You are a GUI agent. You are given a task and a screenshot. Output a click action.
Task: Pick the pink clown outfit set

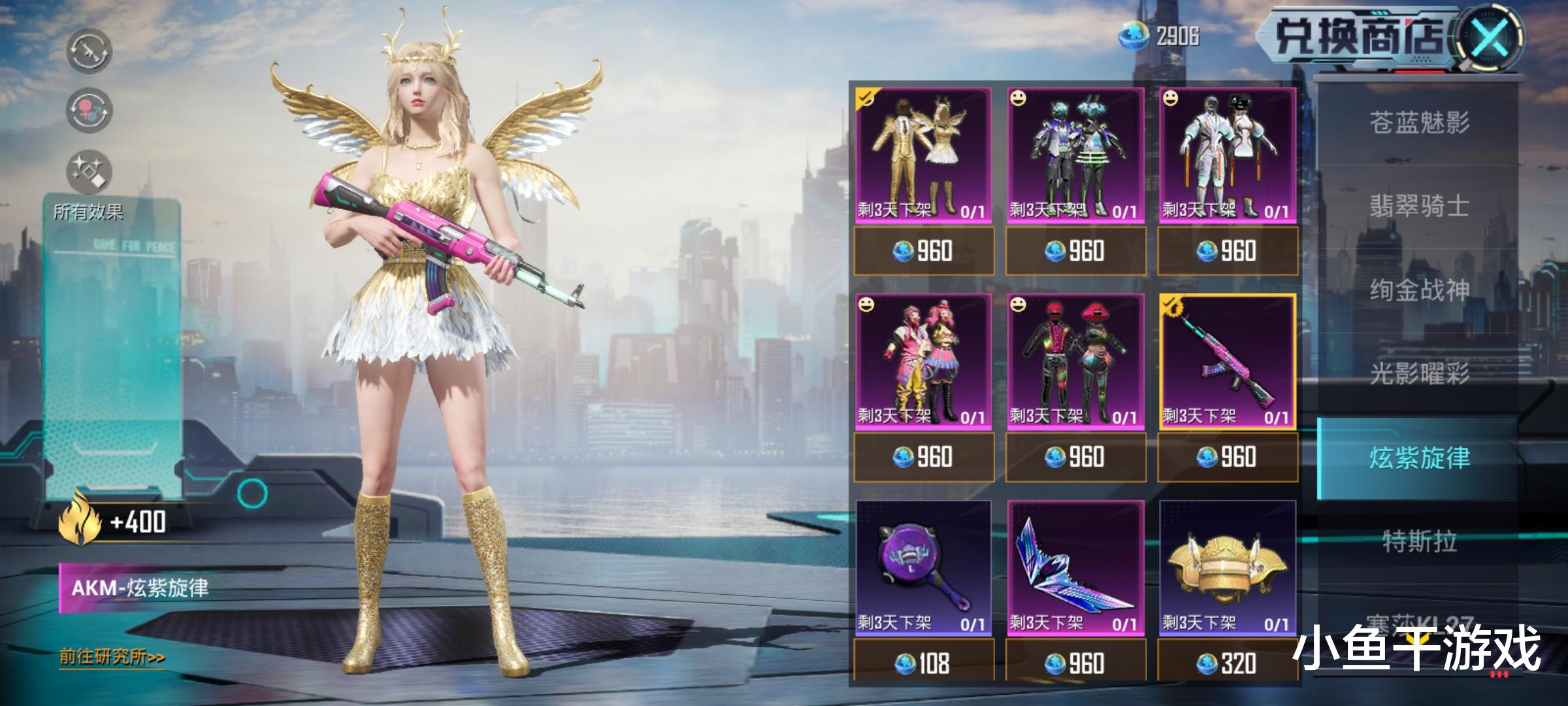pos(923,361)
